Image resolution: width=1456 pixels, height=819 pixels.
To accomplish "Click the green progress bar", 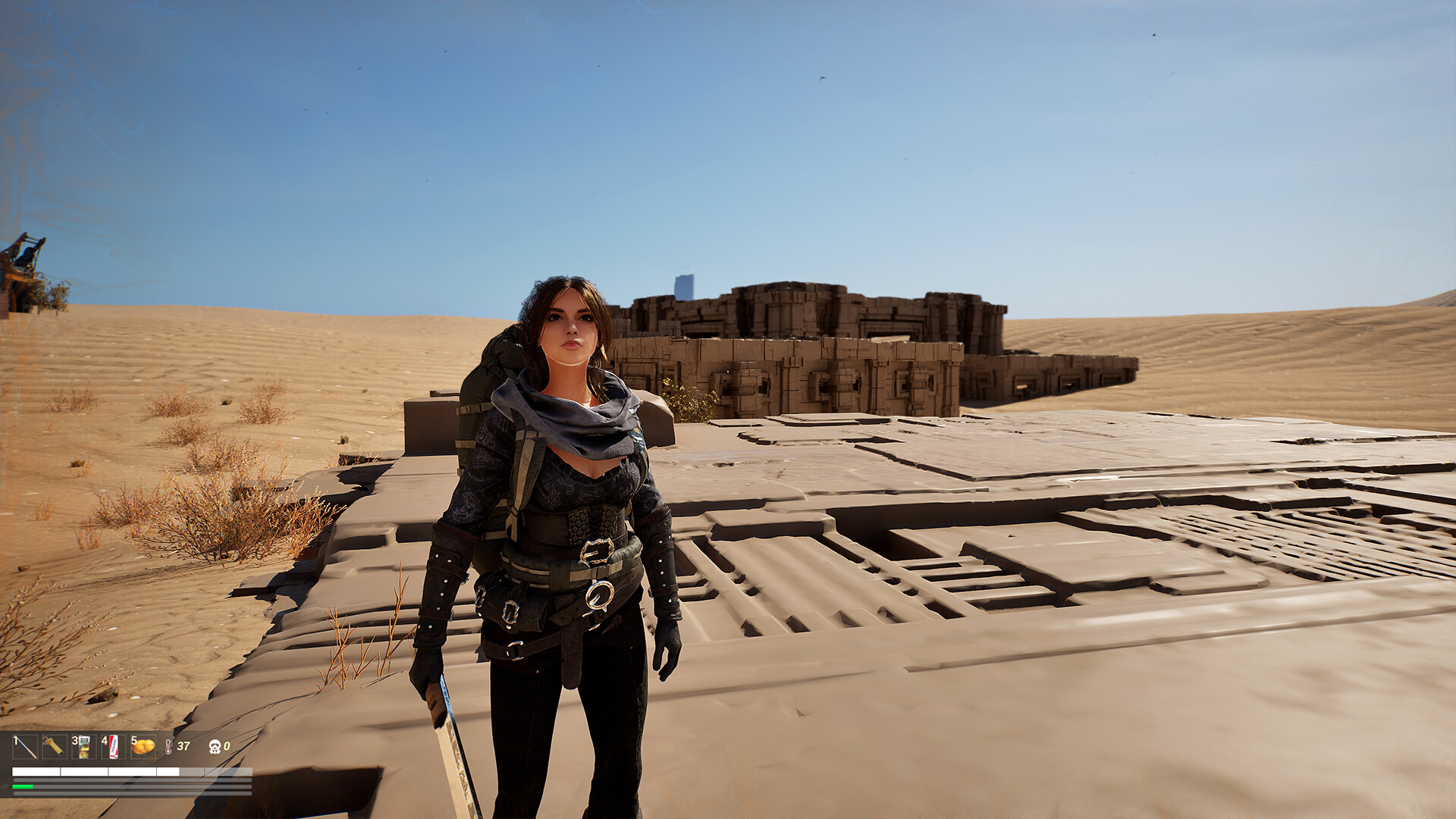I will point(21,786).
